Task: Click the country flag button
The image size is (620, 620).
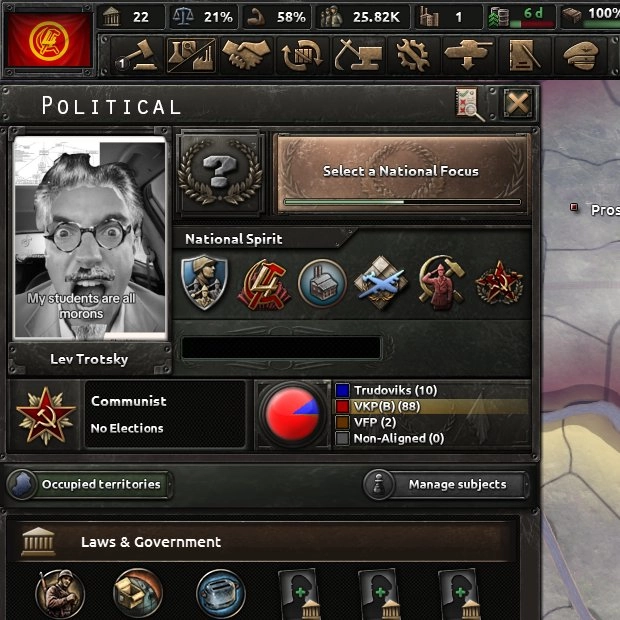Action: click(47, 39)
